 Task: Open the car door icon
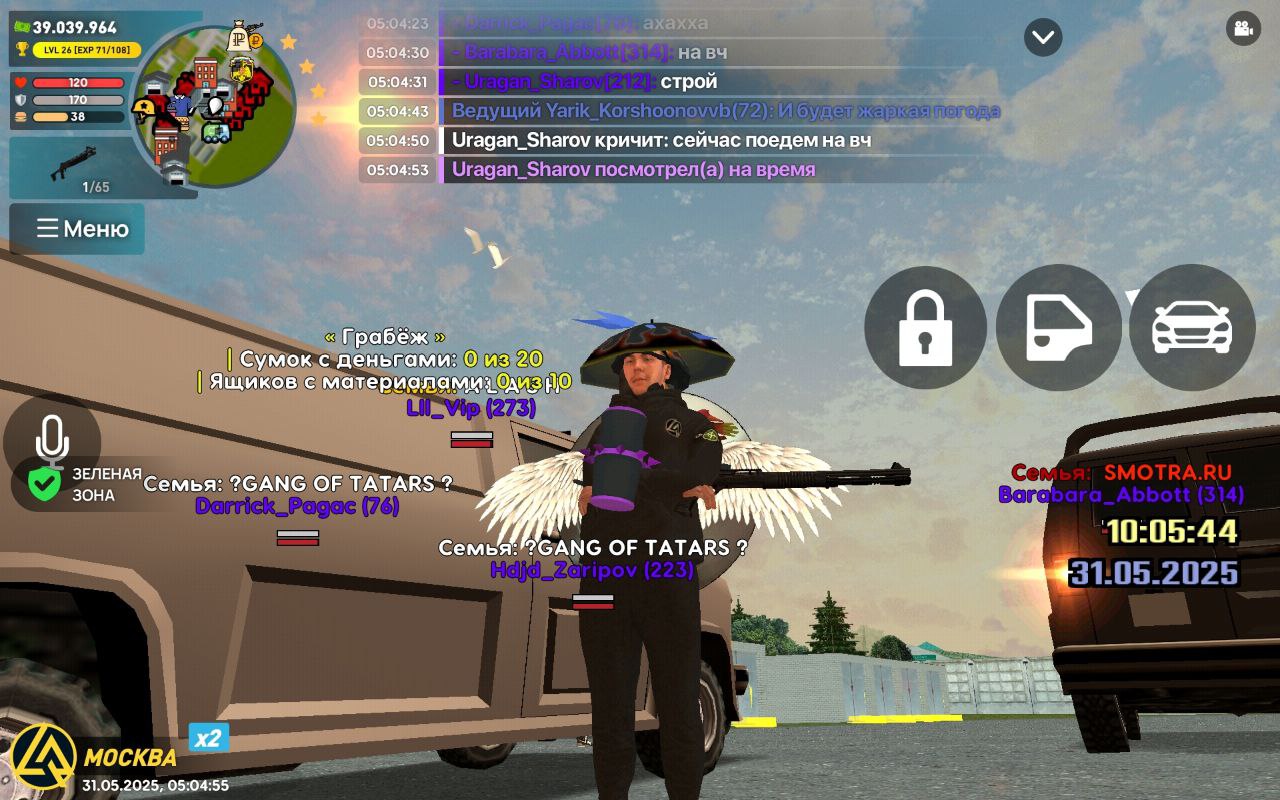pyautogui.click(x=1058, y=328)
